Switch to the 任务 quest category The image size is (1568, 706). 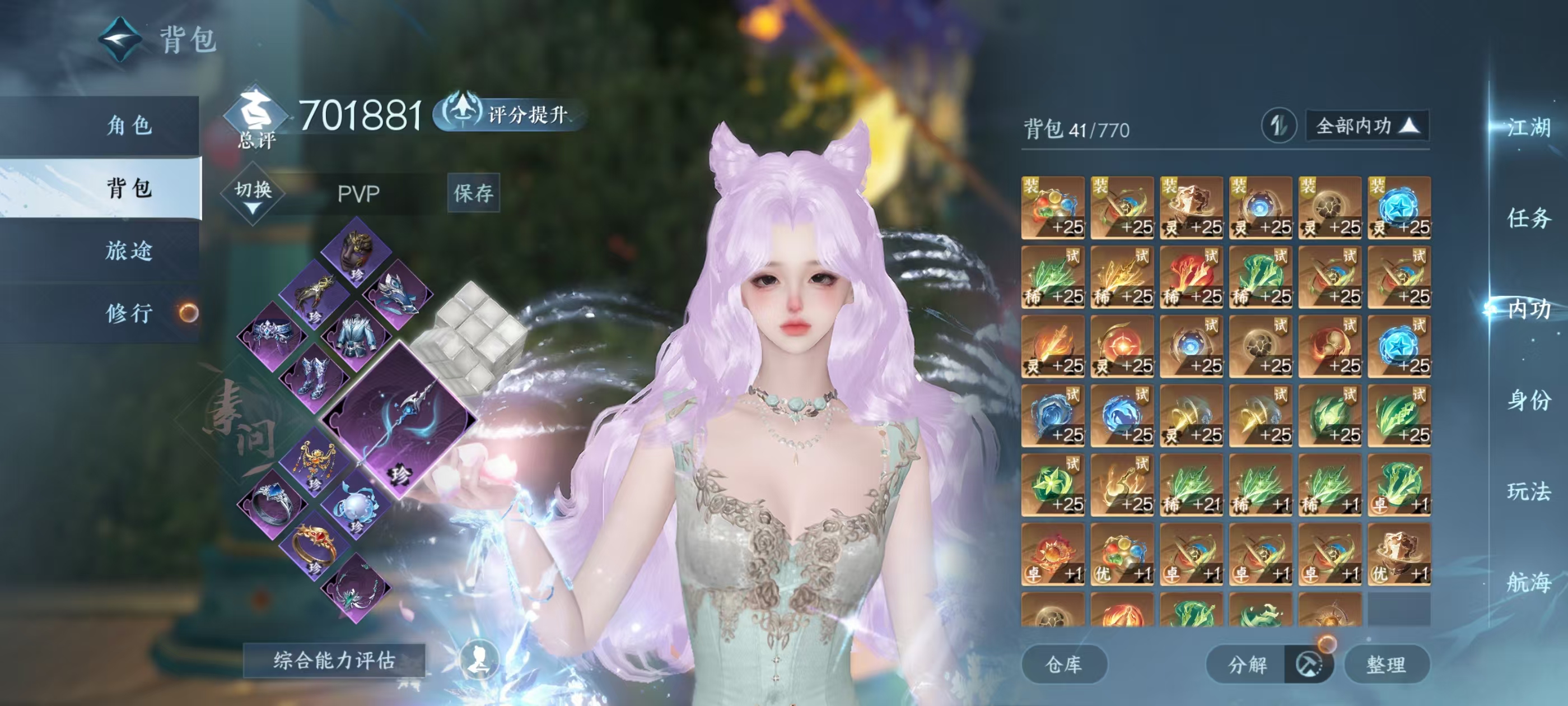coord(1528,218)
